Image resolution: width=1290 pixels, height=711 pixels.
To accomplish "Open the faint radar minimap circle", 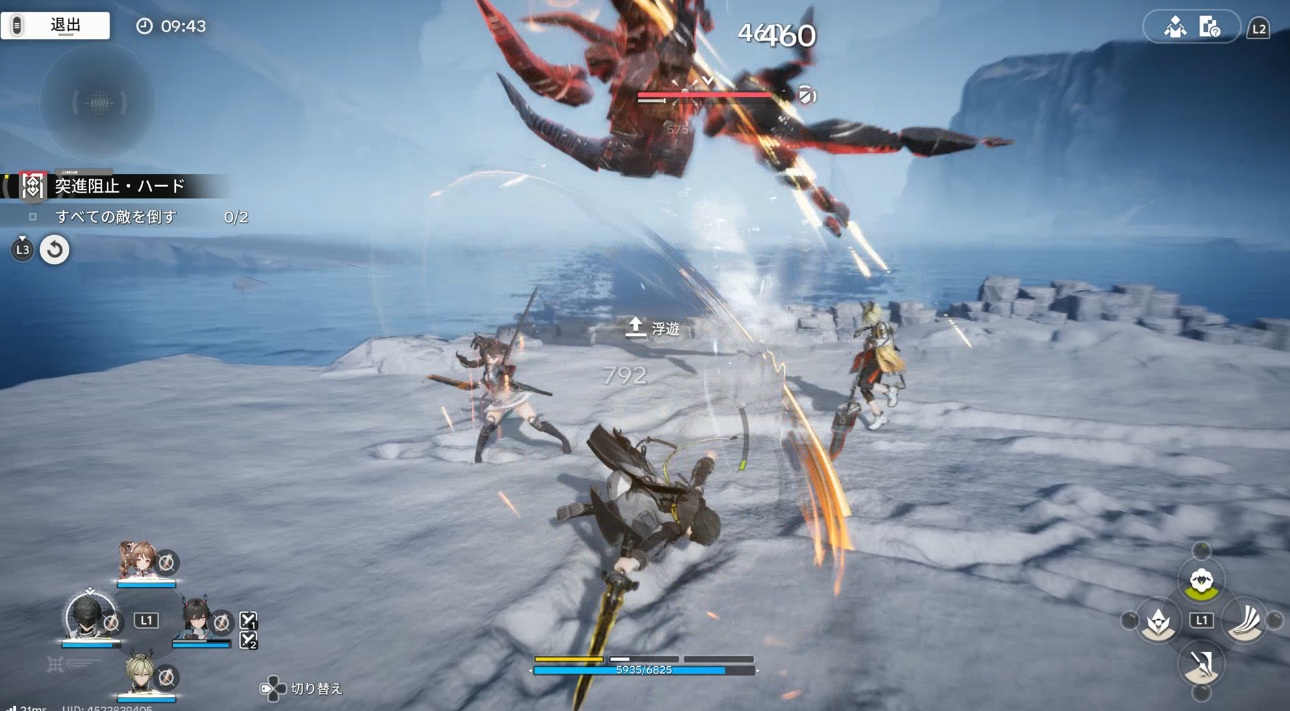I will (97, 102).
